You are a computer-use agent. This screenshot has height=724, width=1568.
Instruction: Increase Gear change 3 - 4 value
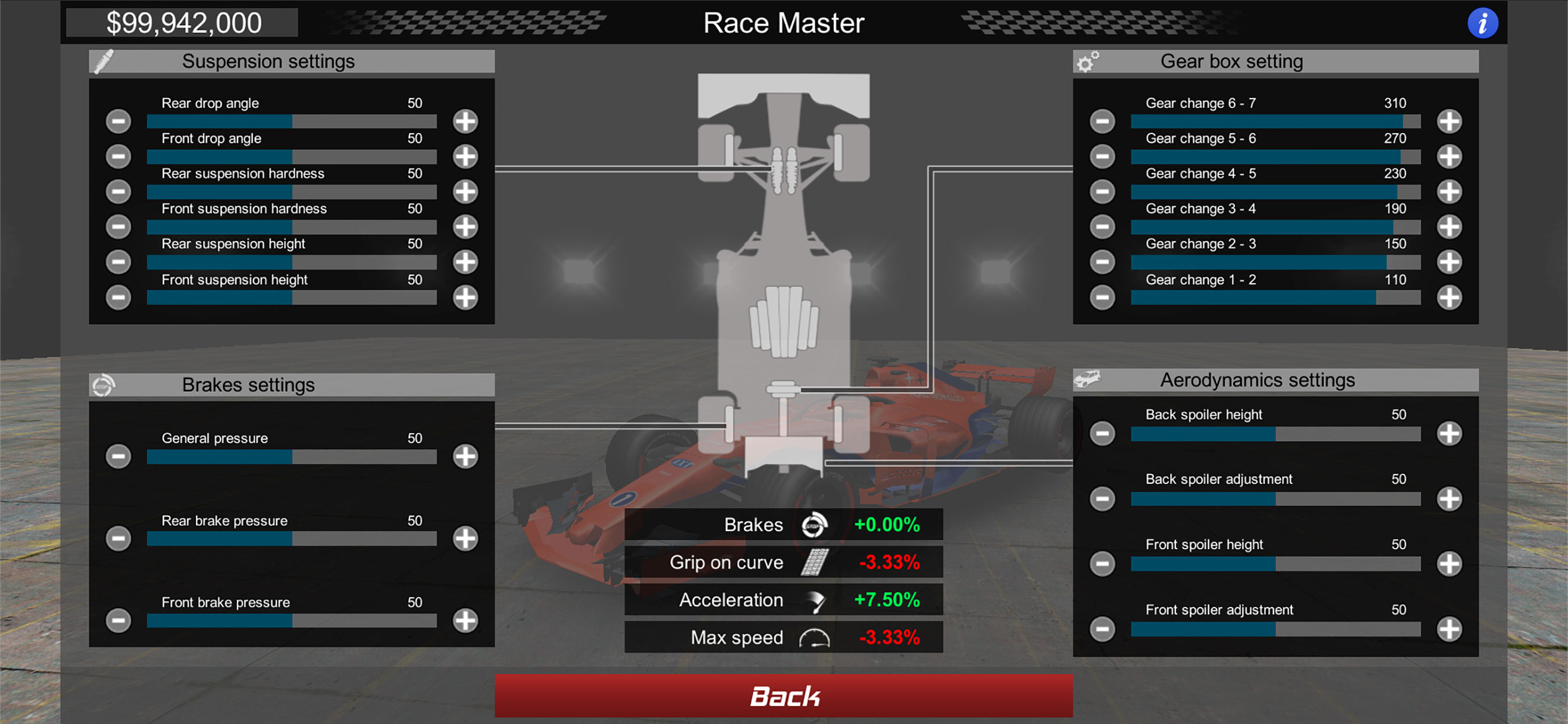point(1448,227)
